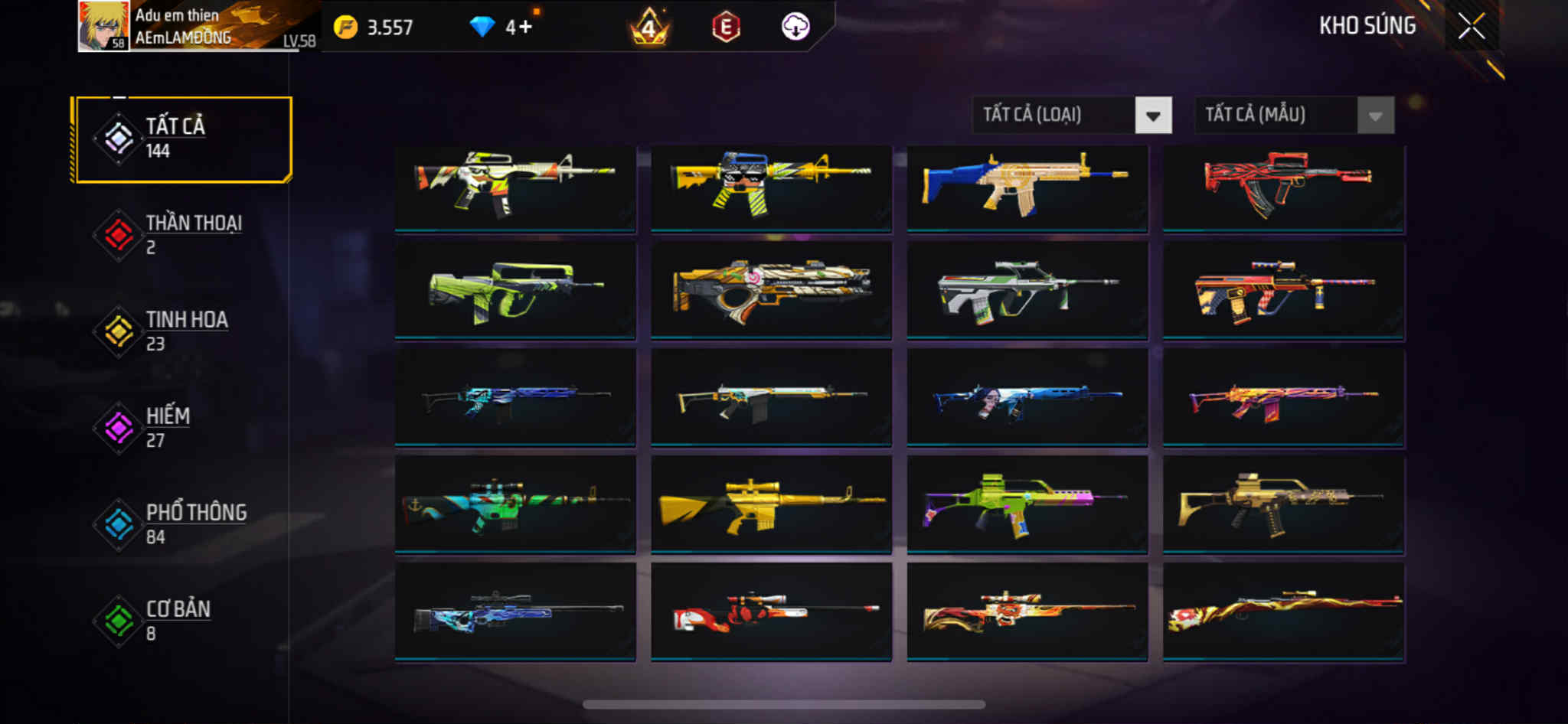Select the blue and tan SCAR skin
1568x724 pixels.
[1027, 187]
